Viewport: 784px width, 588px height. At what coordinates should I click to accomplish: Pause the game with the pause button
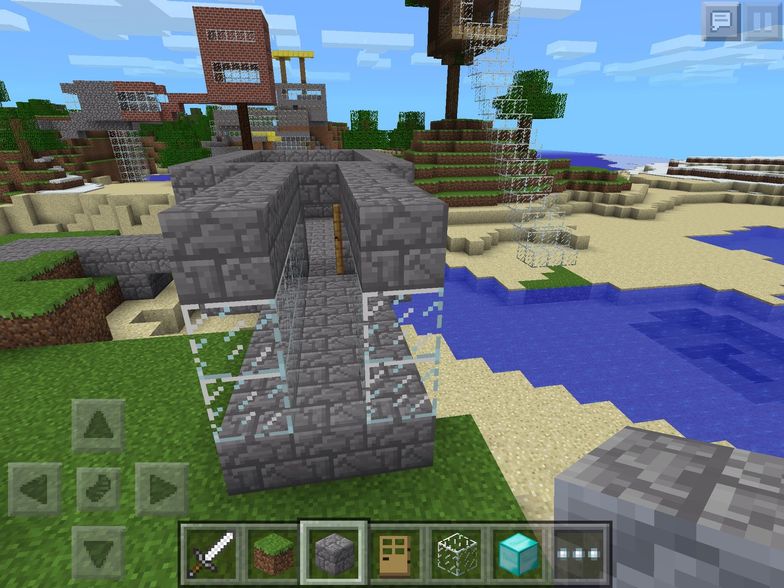(x=761, y=21)
